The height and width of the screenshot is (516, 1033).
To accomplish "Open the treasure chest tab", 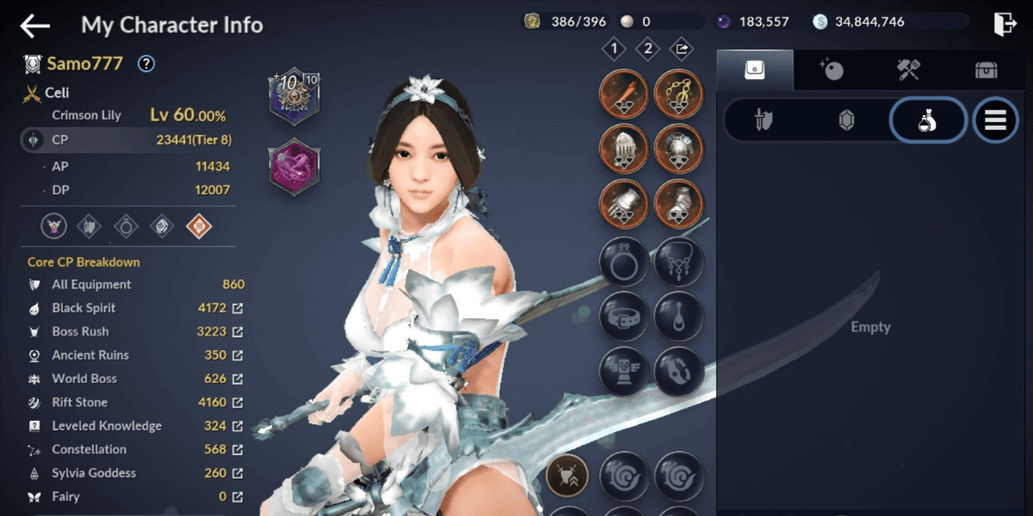I will click(986, 70).
